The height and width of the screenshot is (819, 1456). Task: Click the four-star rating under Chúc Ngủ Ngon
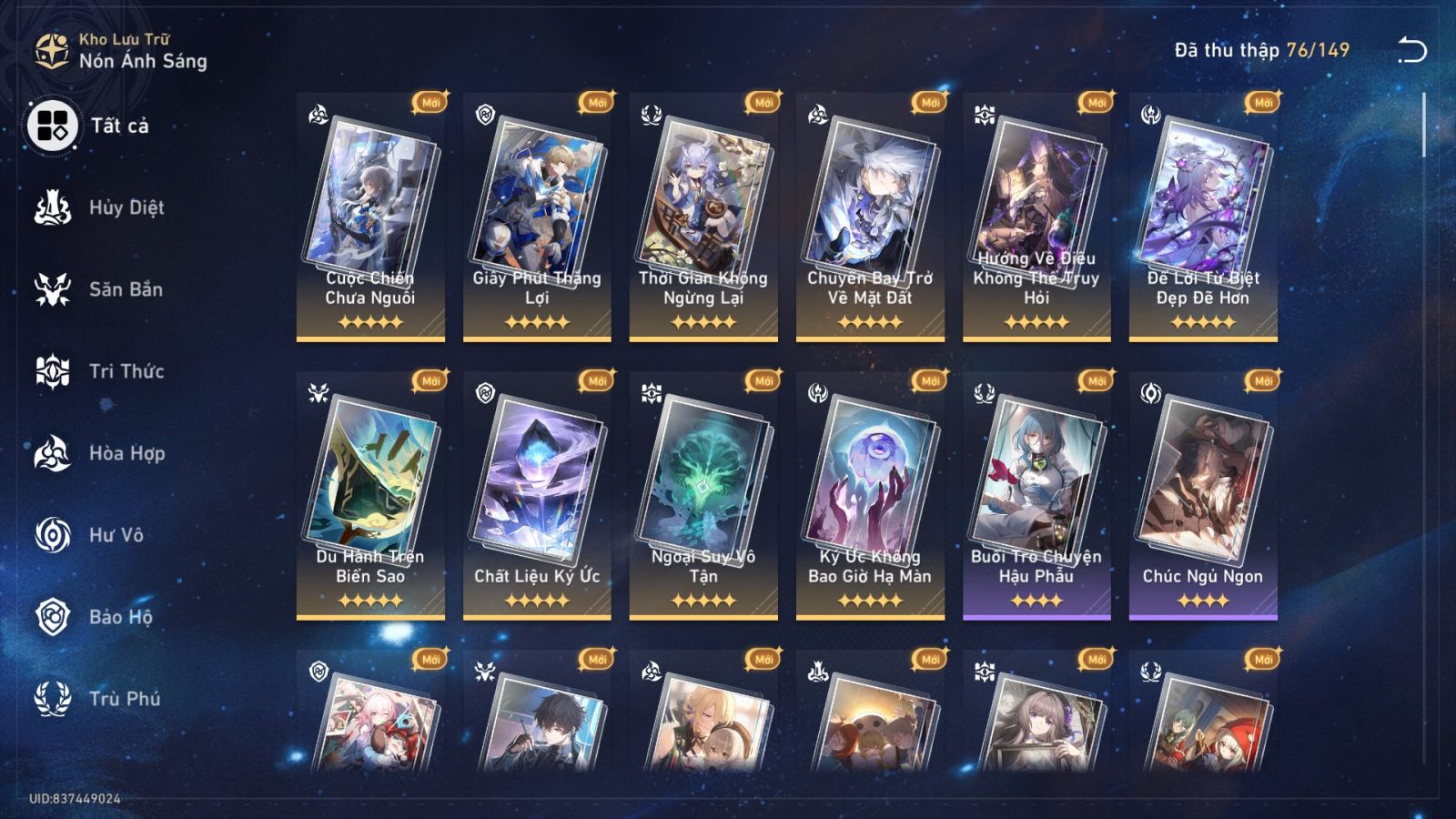pyautogui.click(x=1204, y=600)
